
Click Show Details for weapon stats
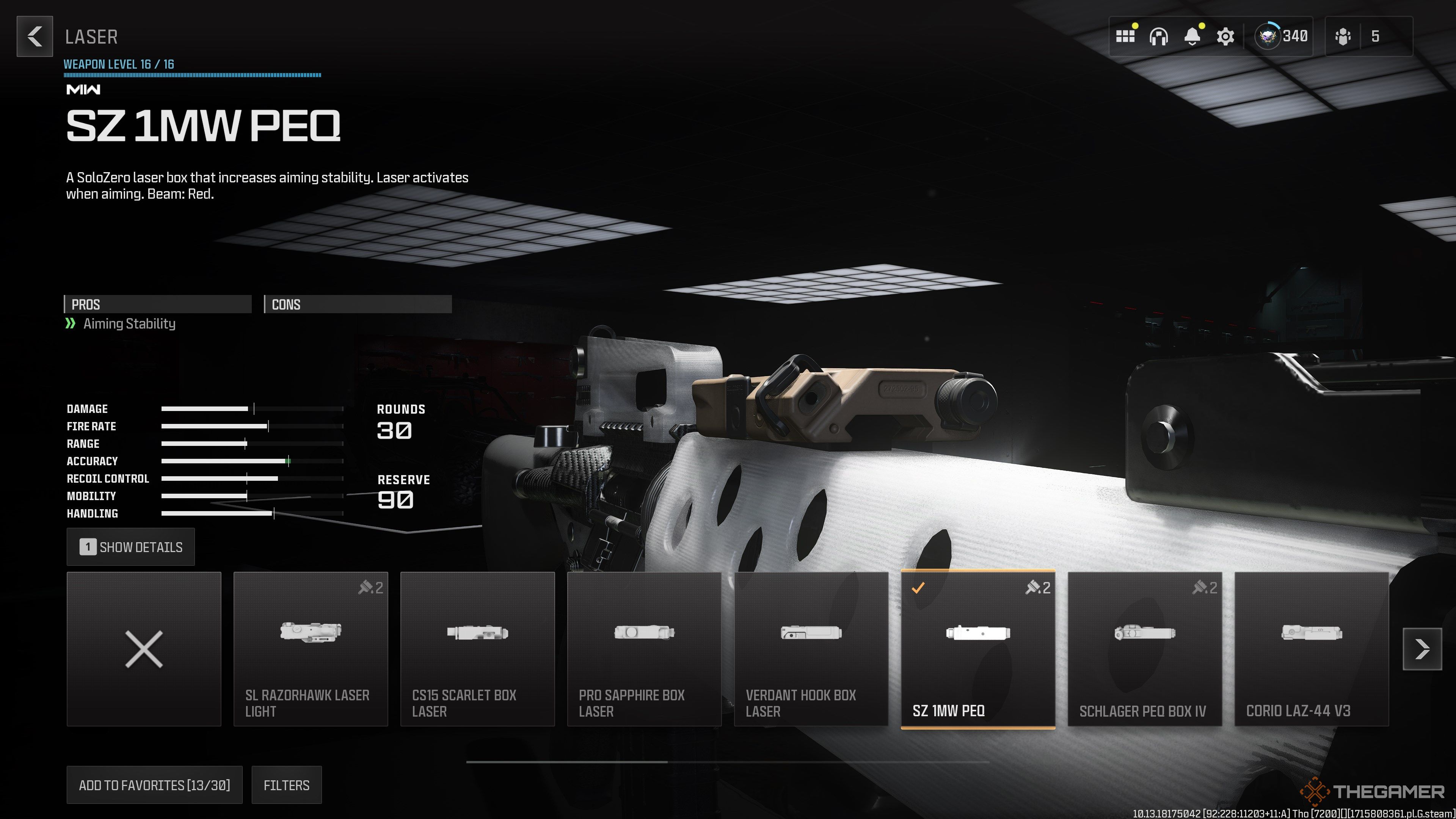point(130,546)
